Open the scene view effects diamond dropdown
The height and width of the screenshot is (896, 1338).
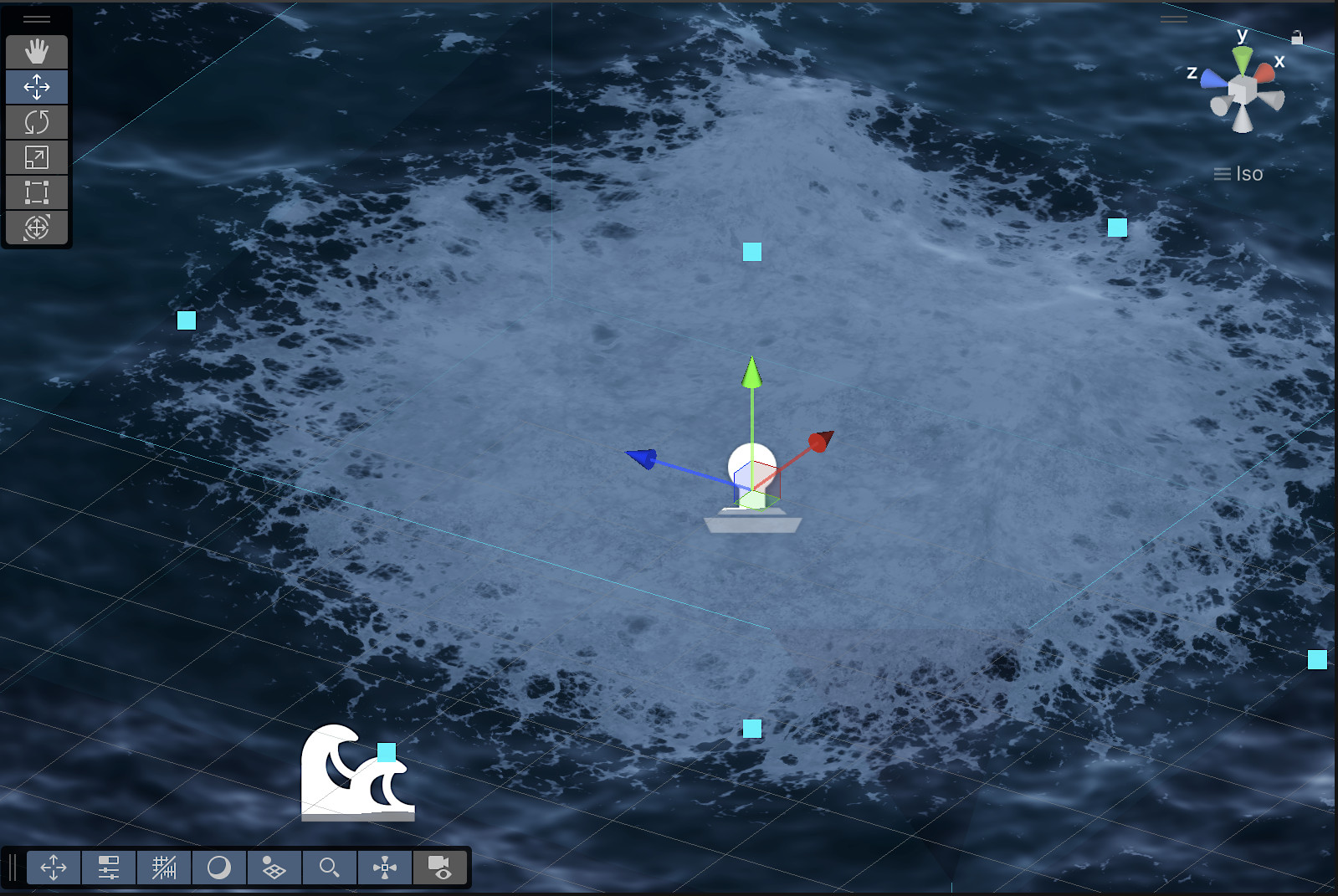tap(274, 868)
